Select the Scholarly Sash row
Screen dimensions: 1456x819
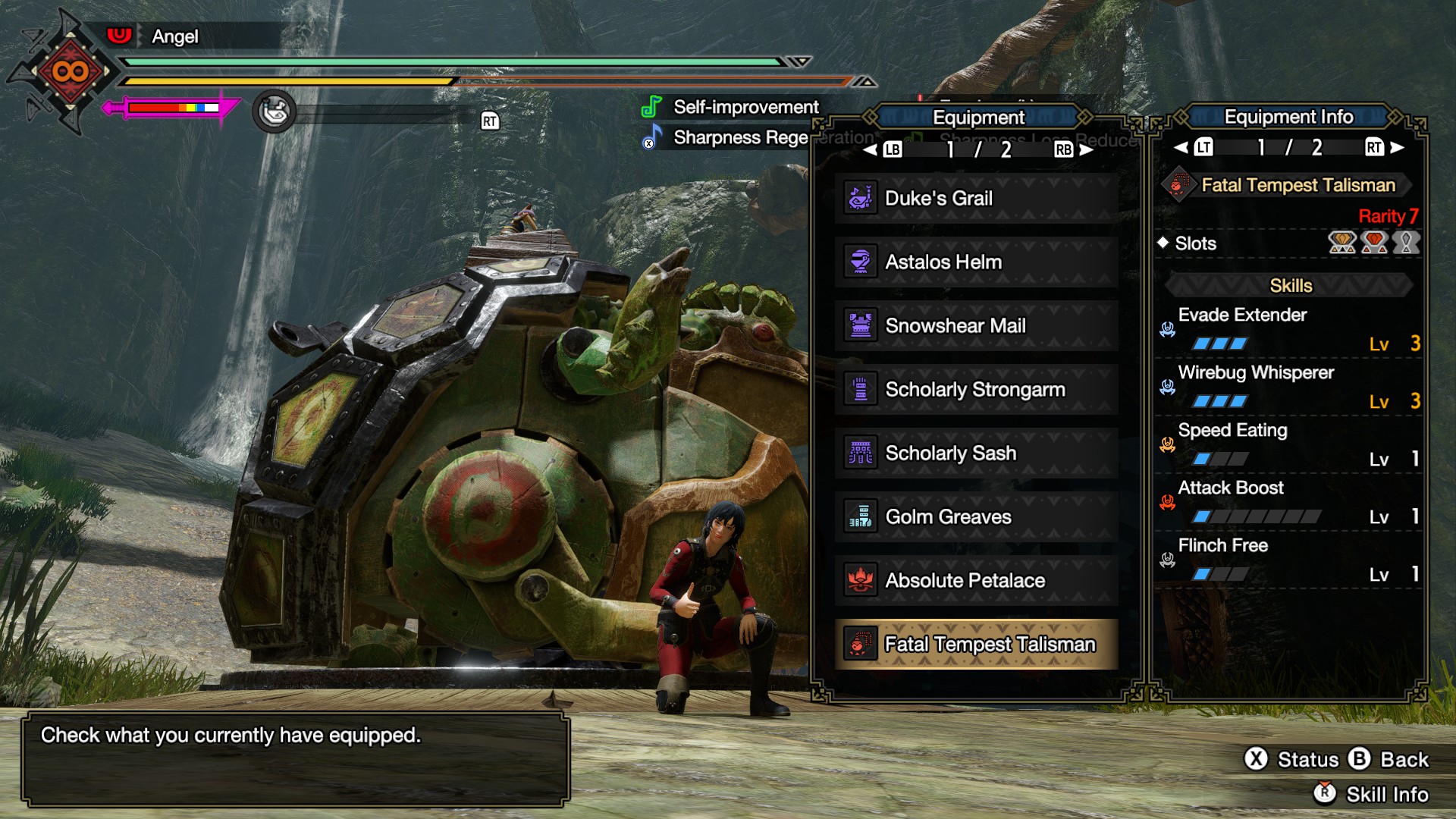tap(976, 453)
